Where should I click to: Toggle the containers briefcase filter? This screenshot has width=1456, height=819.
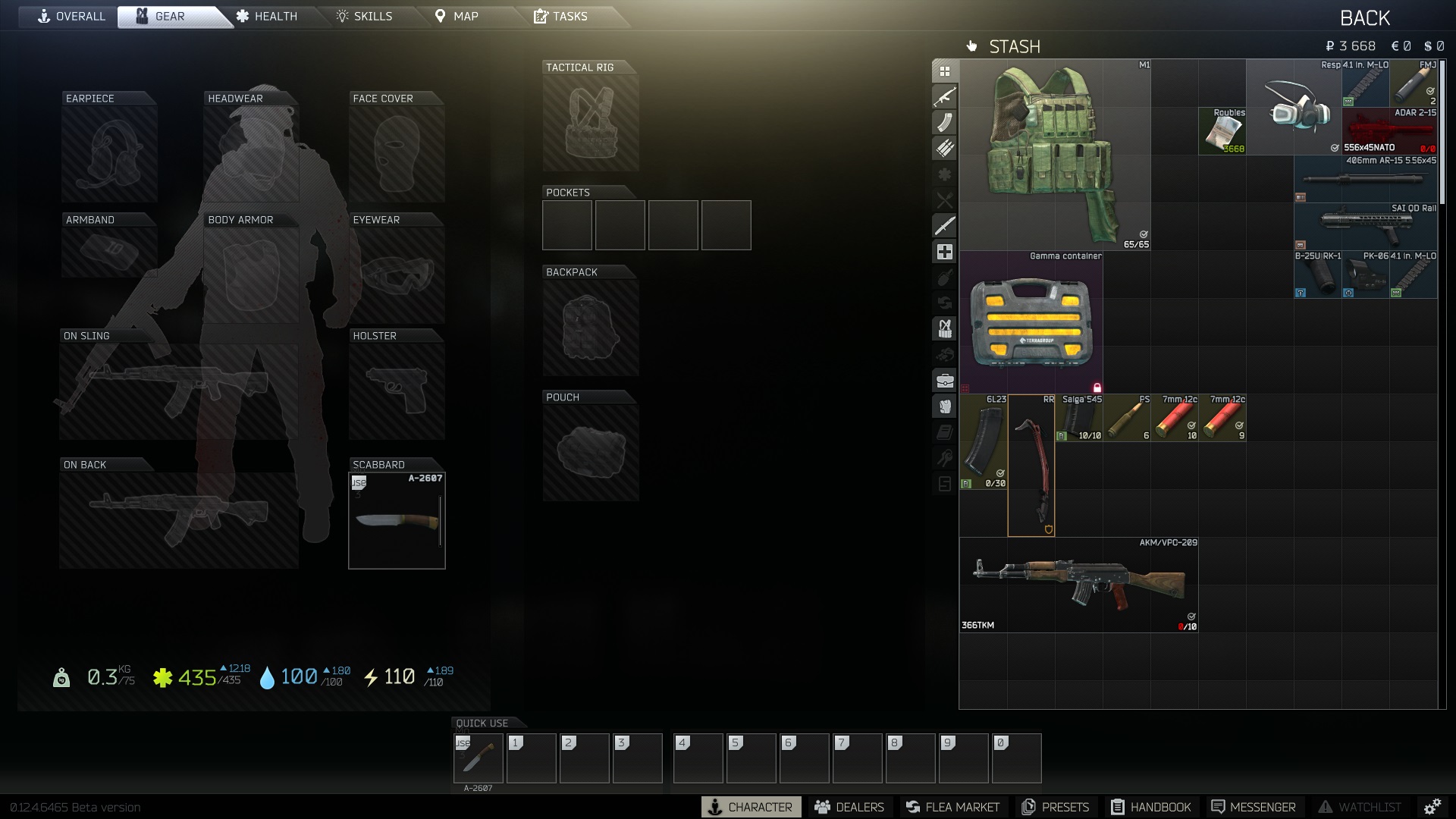pos(944,380)
